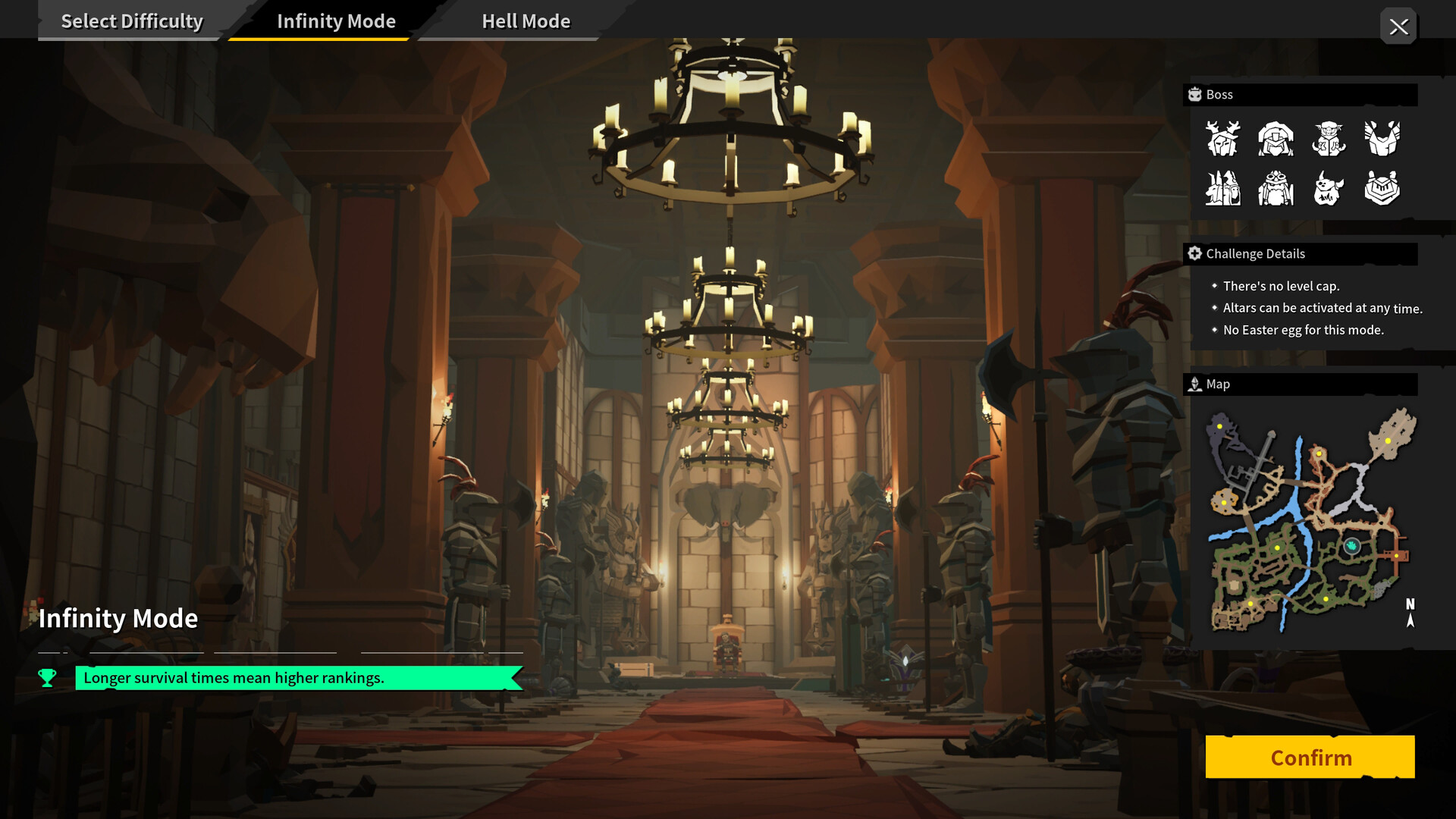Select the antlered boss icon
This screenshot has width=1456, height=819.
[1222, 138]
